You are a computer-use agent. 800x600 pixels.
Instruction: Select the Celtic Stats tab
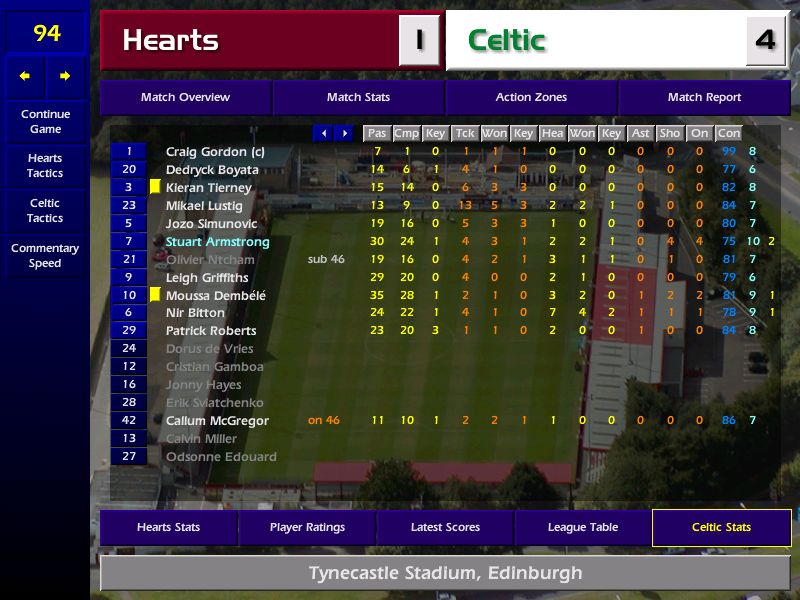pyautogui.click(x=721, y=528)
